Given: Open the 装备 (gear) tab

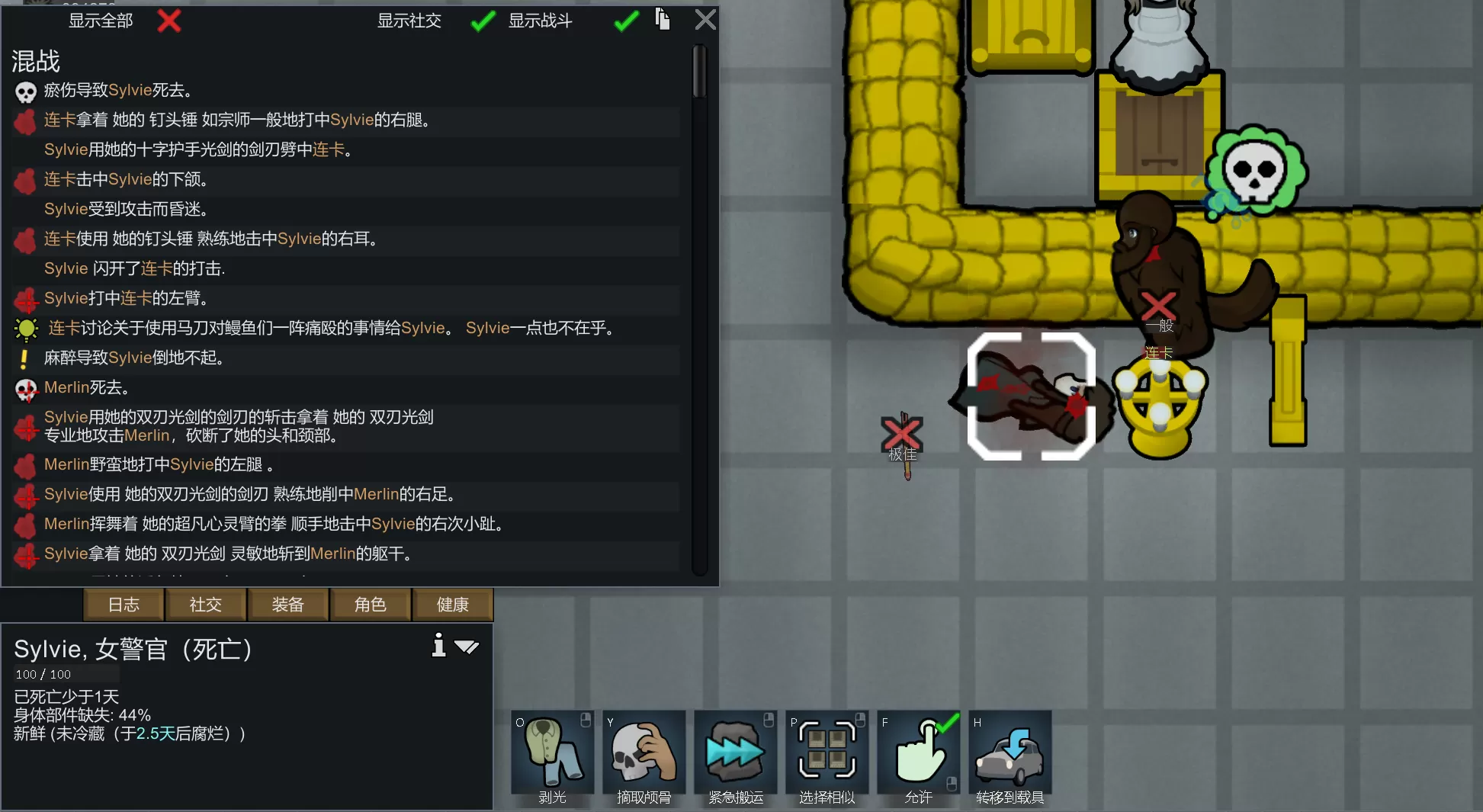Looking at the screenshot, I should coord(288,605).
